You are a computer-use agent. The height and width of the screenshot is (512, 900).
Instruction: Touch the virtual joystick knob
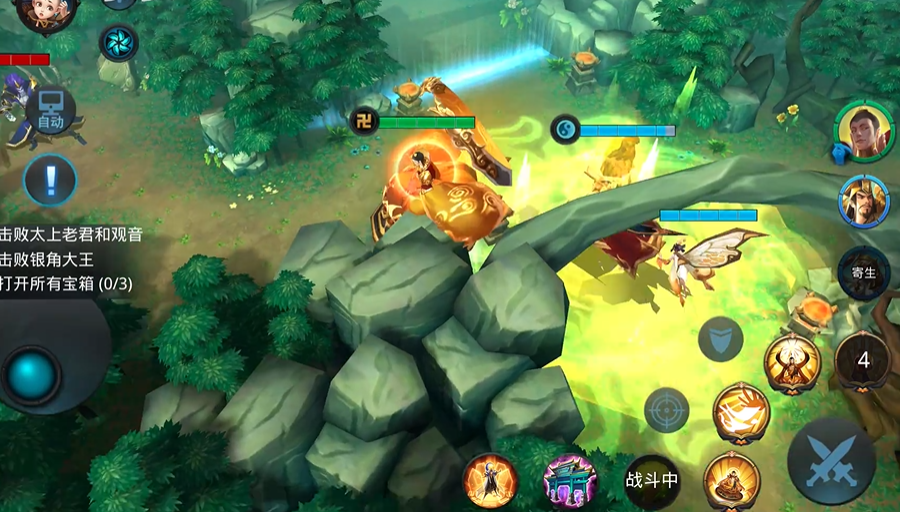32,375
